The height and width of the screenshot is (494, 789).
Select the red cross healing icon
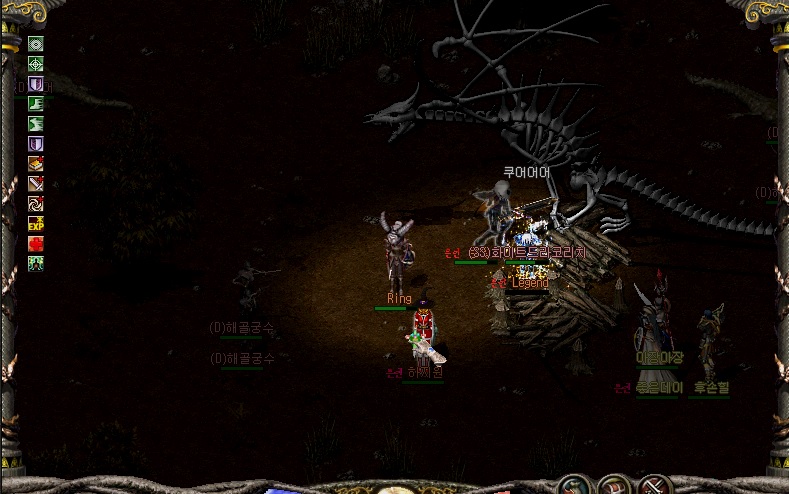click(x=36, y=244)
